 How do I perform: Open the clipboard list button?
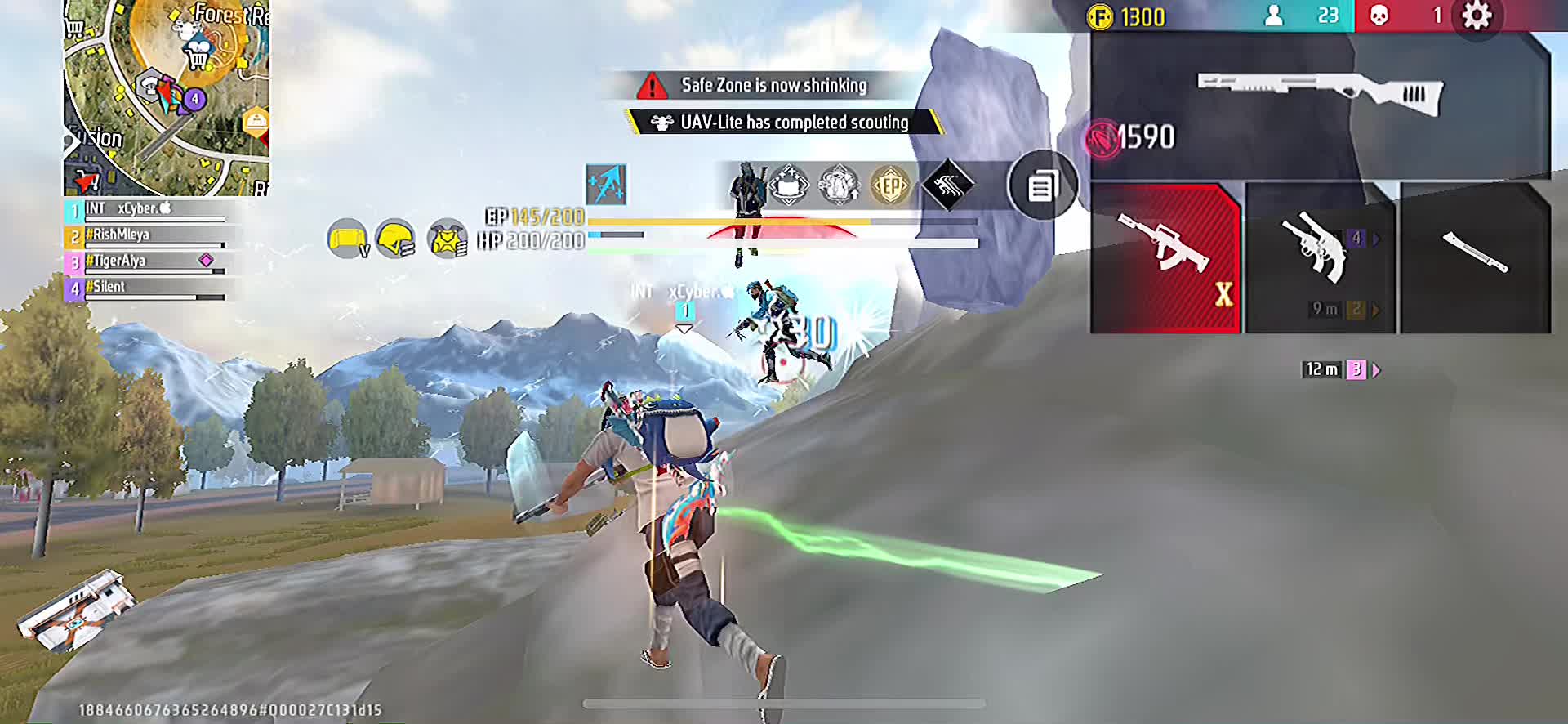1042,186
